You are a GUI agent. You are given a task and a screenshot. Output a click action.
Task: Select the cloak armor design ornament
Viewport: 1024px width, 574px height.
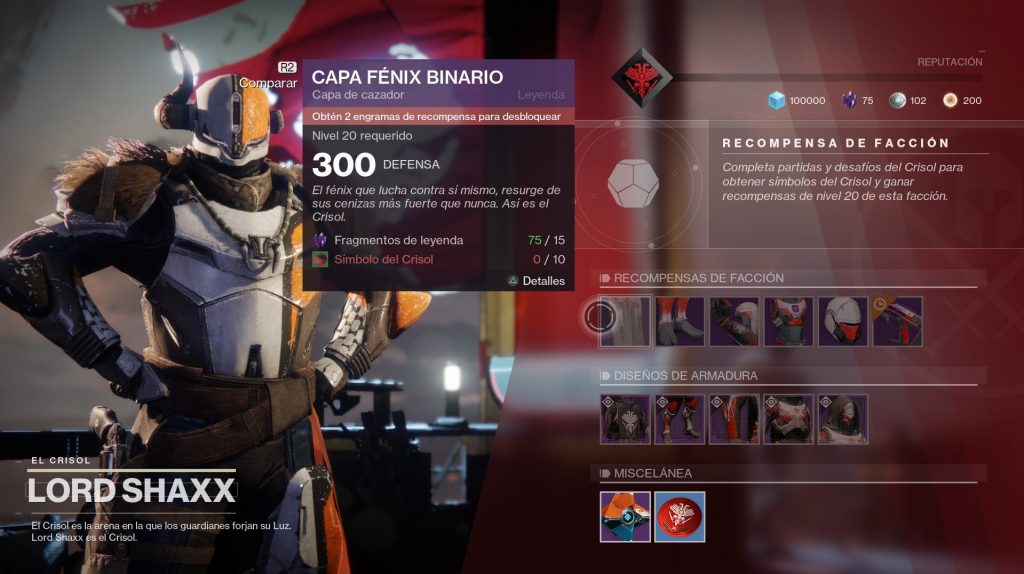(626, 419)
